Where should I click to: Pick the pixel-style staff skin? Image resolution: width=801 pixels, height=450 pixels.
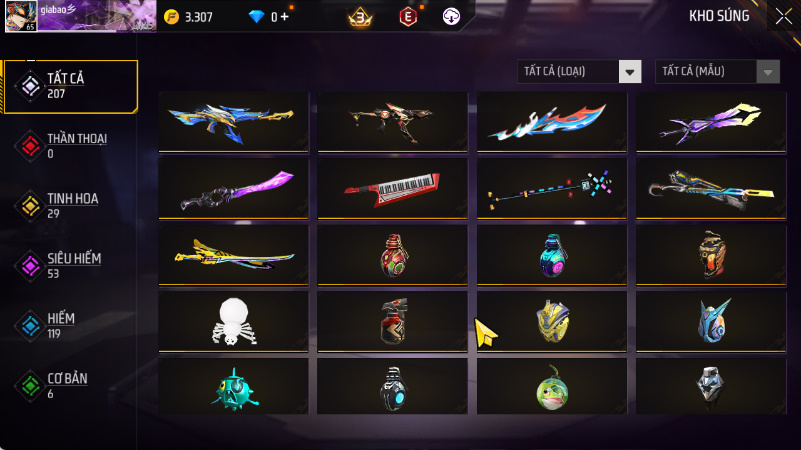552,188
